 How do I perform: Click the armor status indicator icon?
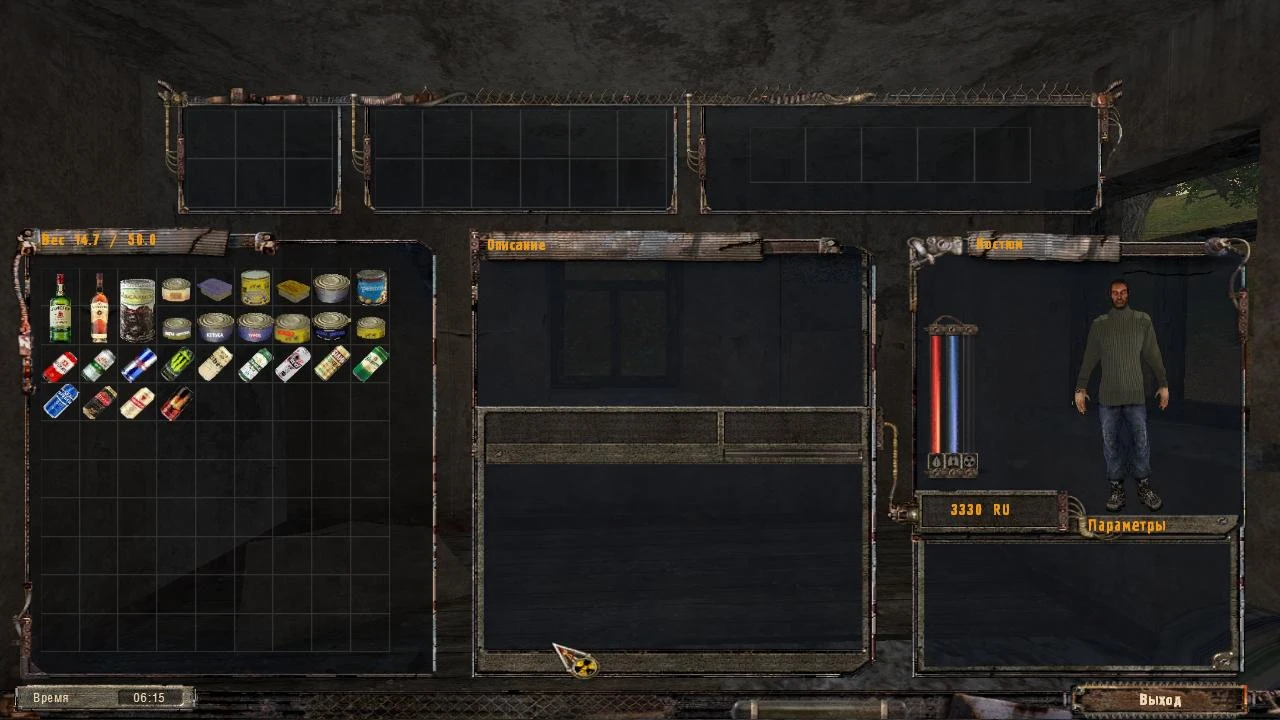coord(953,461)
